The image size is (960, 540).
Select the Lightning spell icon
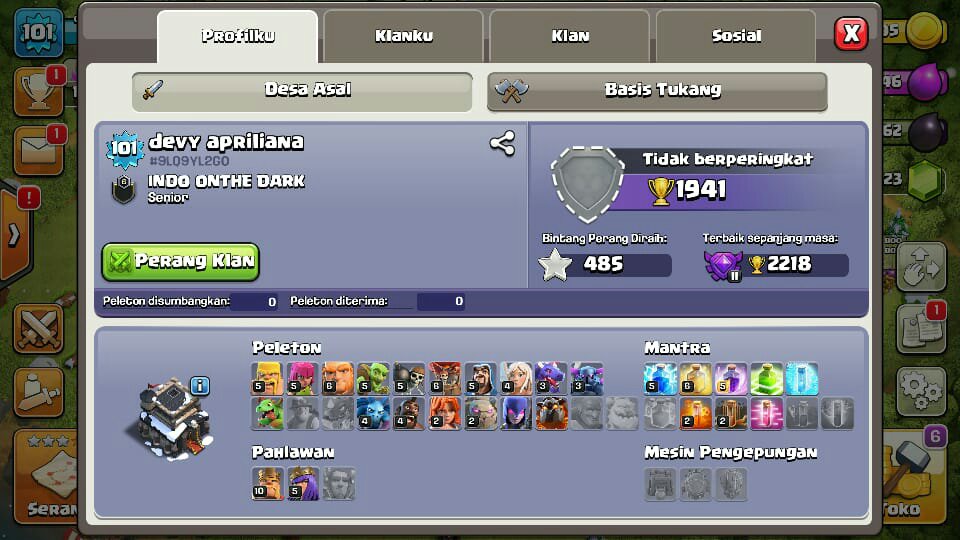point(660,379)
